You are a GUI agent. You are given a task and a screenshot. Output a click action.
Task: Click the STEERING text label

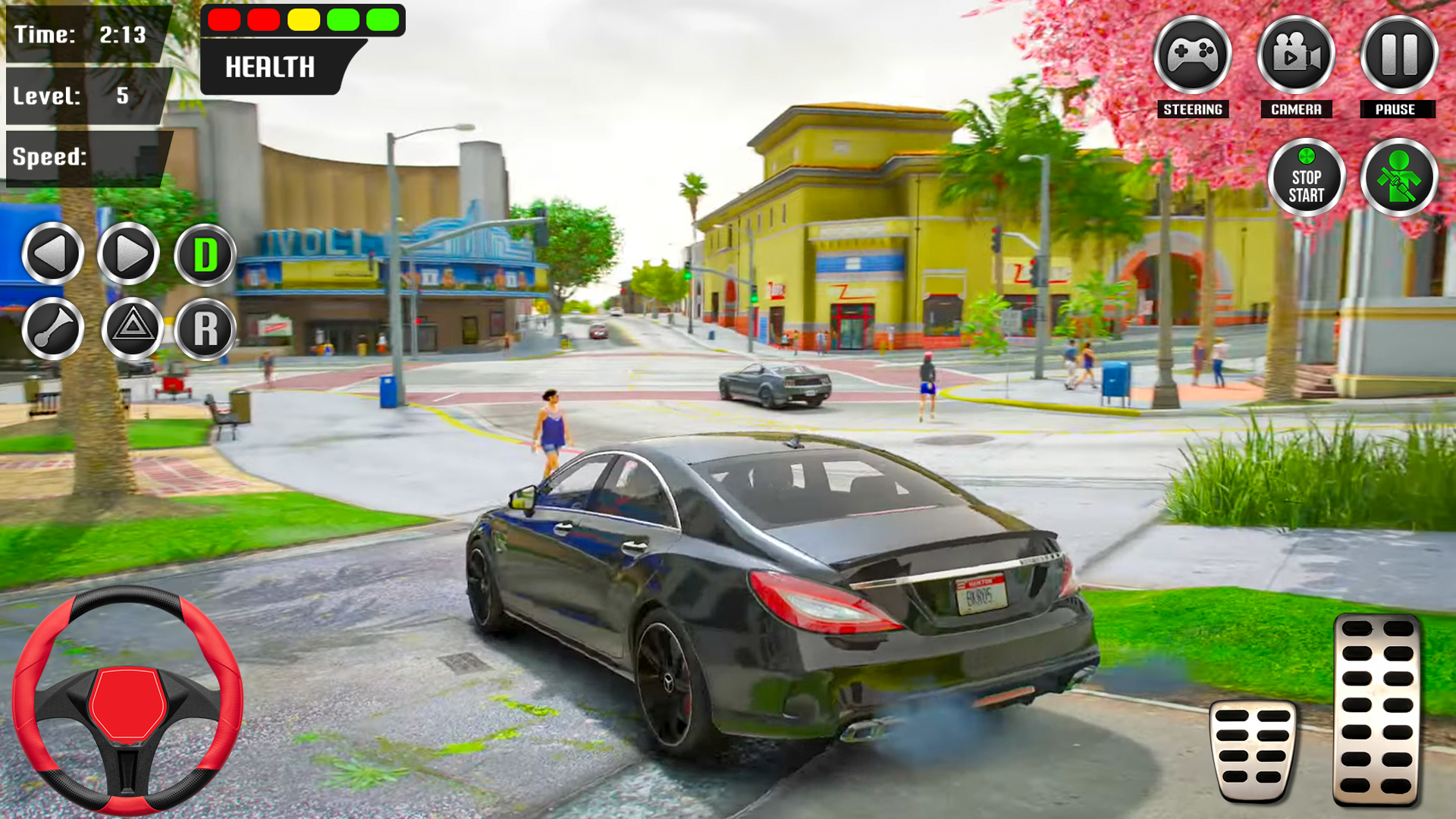[x=1193, y=108]
